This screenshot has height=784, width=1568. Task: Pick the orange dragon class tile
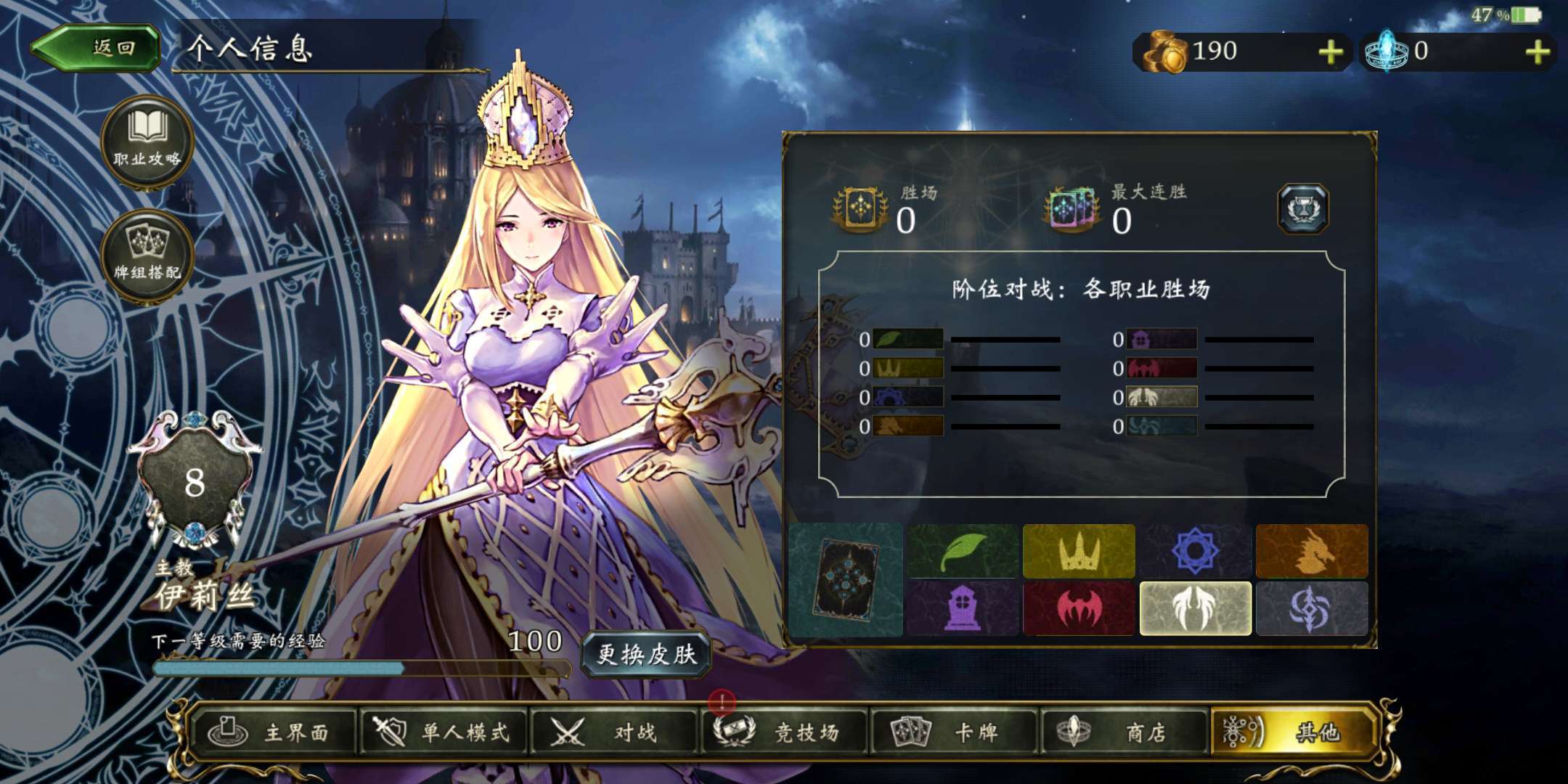click(x=1312, y=551)
